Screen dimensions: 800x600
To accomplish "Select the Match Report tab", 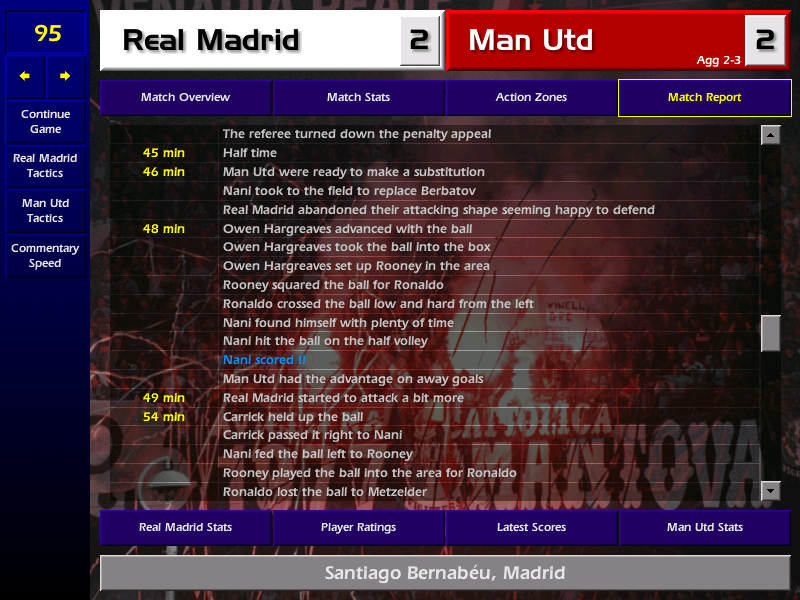I will 704,97.
